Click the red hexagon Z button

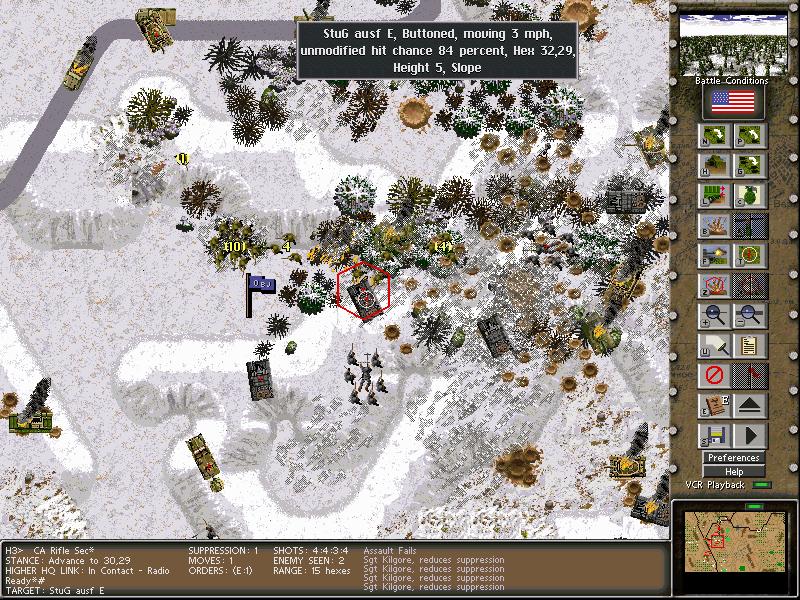pos(715,286)
